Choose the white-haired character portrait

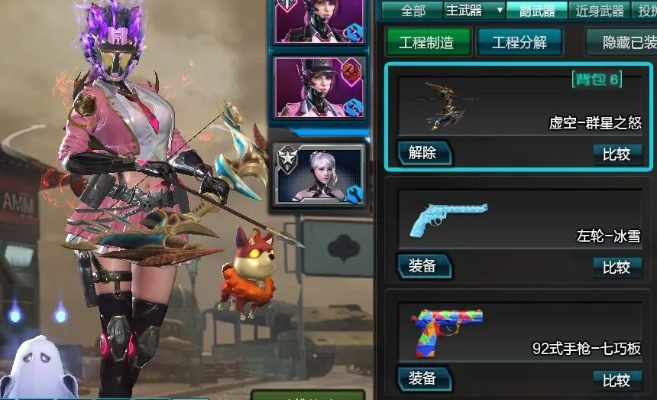coord(320,178)
